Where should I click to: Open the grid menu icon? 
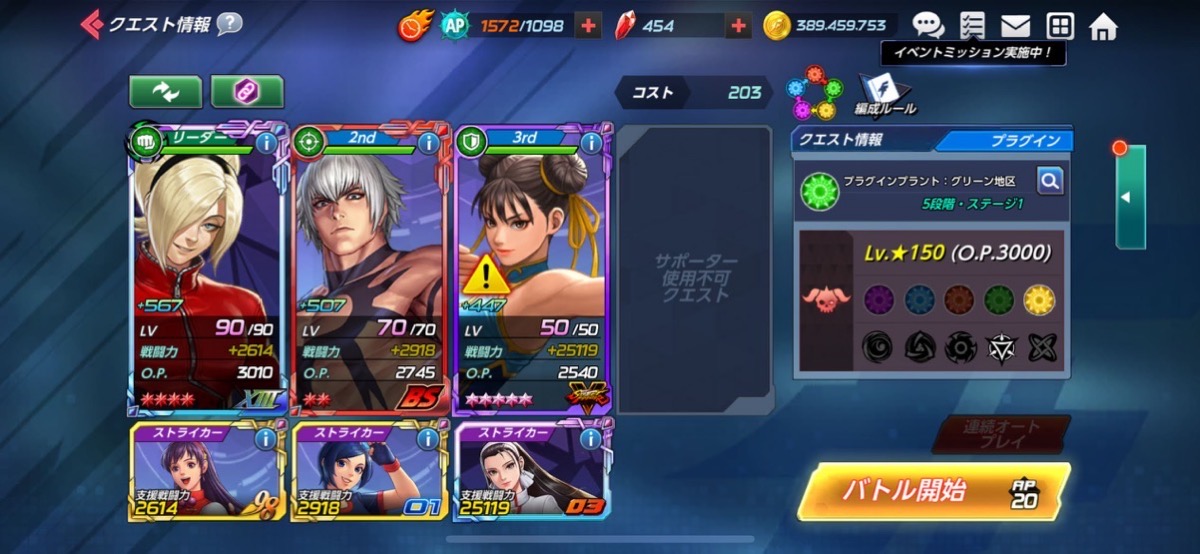[1059, 25]
